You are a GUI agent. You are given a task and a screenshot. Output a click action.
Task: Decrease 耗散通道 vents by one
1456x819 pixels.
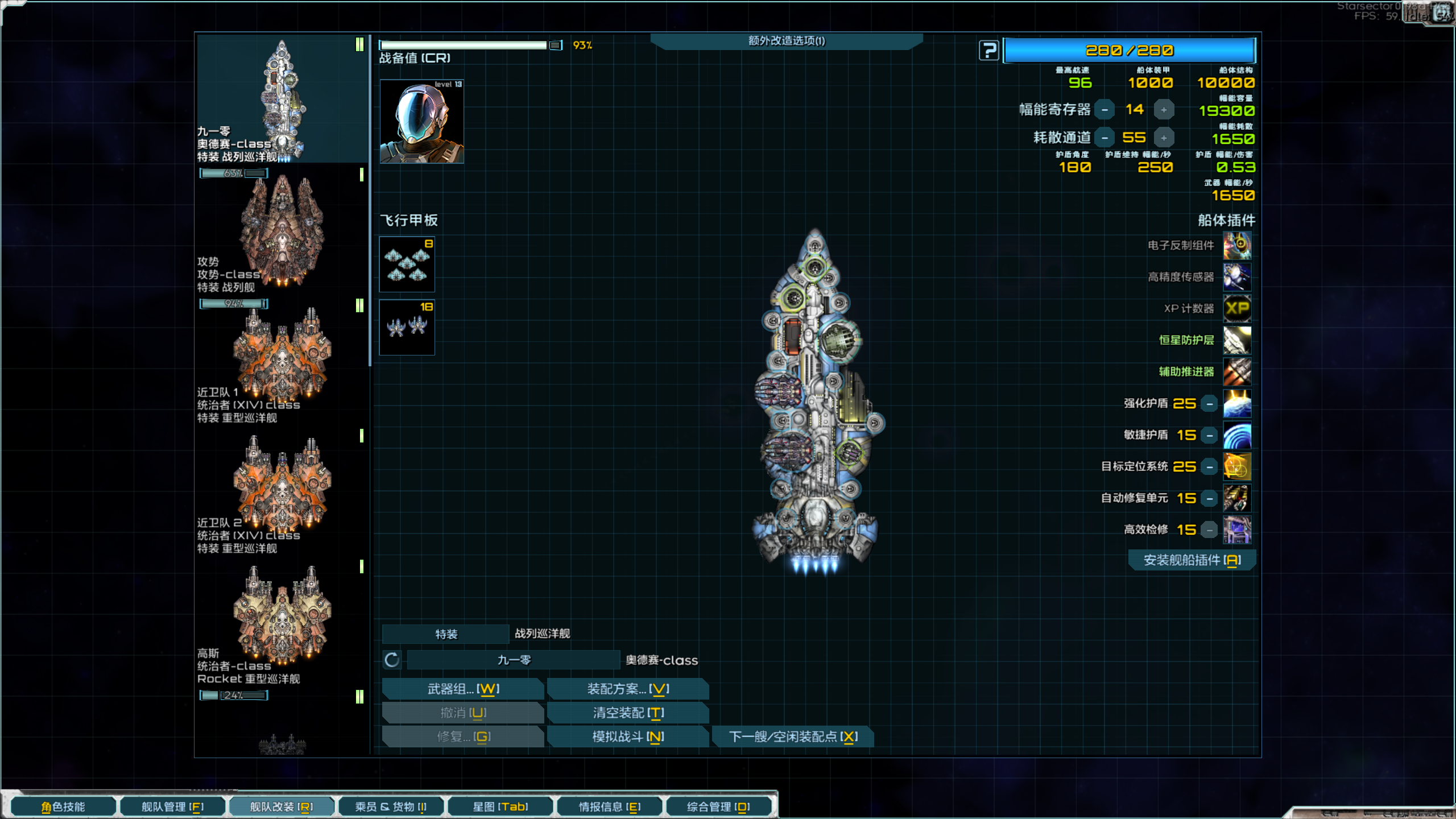click(1105, 138)
